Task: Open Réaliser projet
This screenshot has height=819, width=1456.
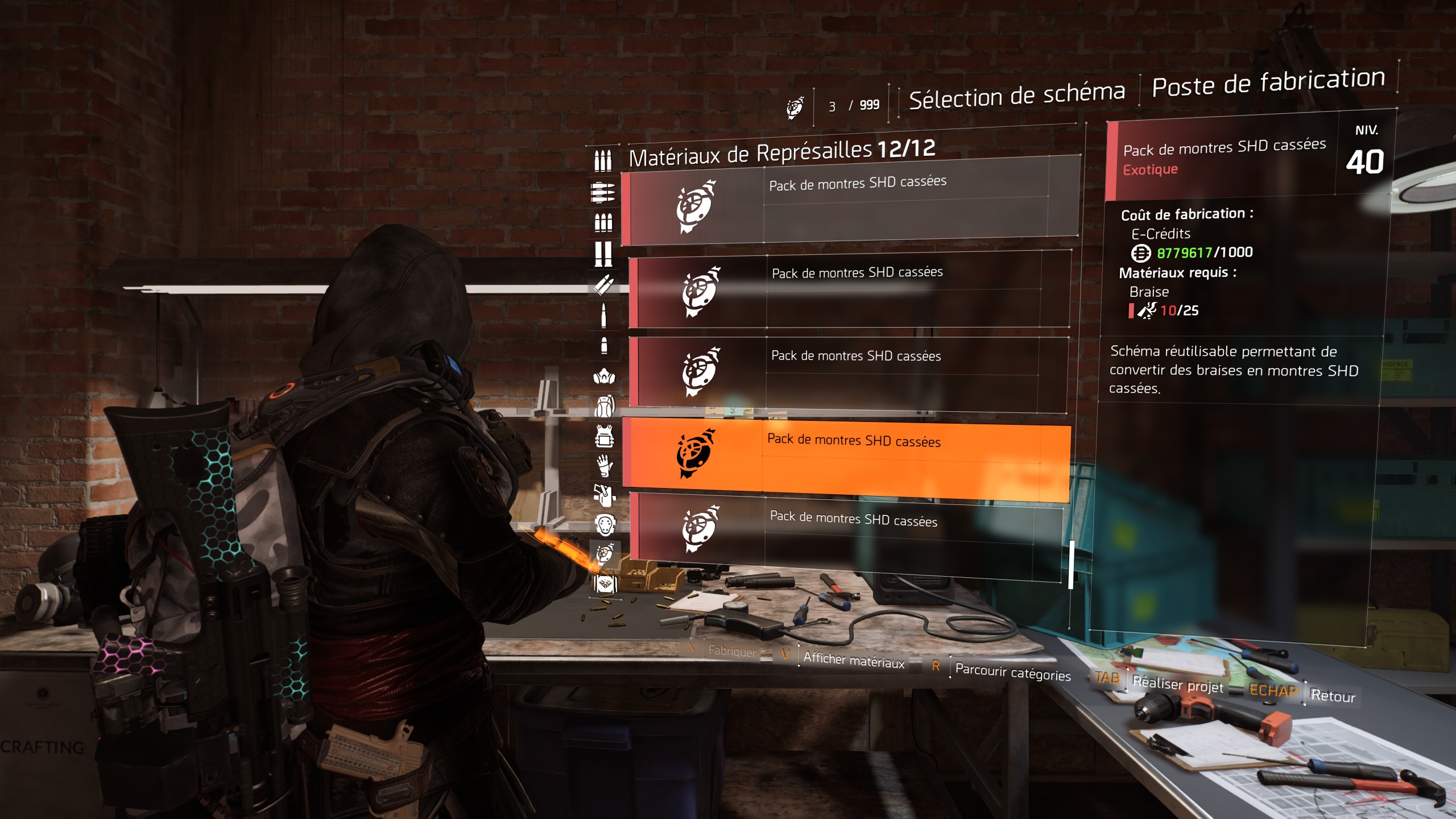Action: coord(1177,685)
